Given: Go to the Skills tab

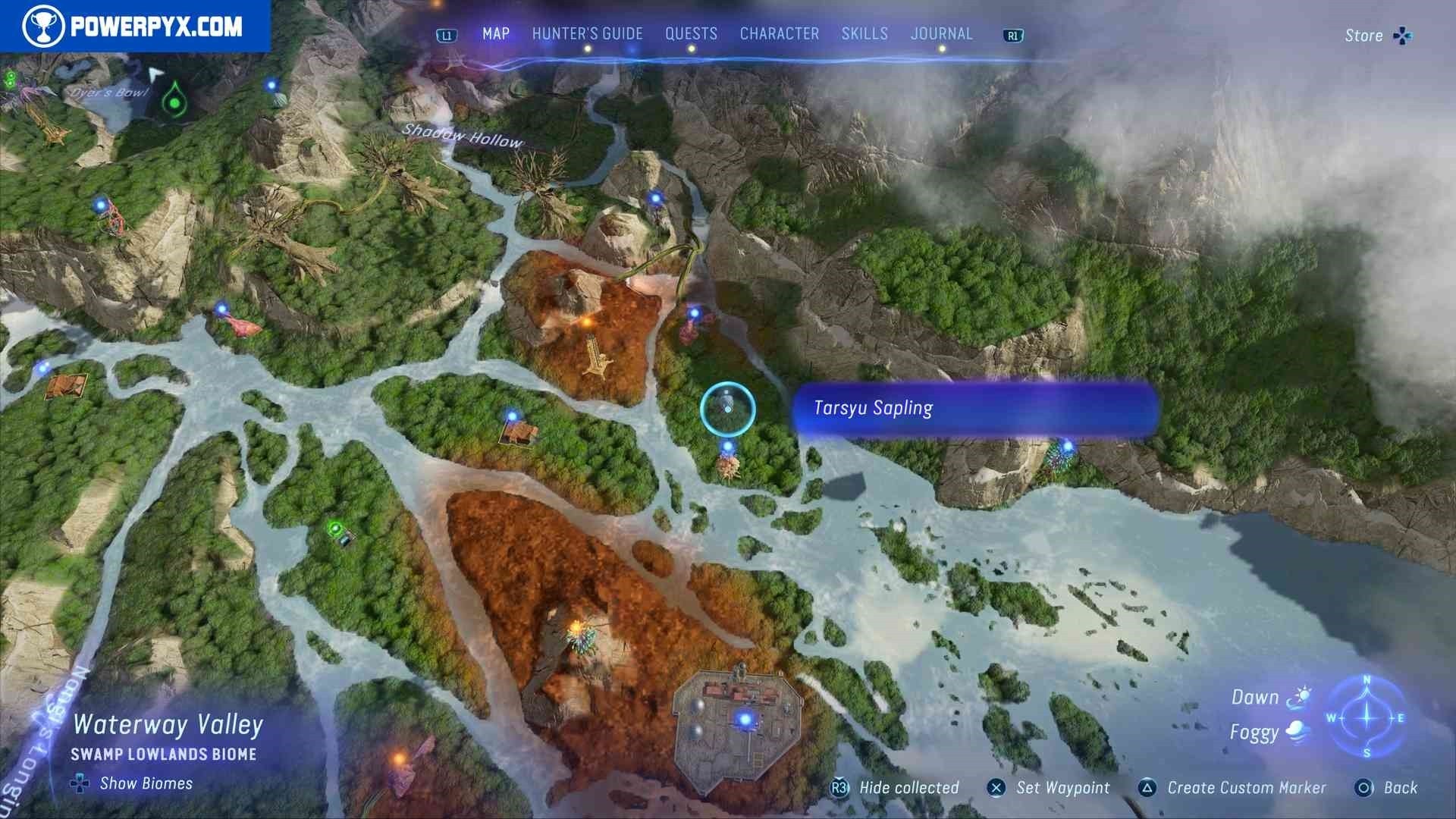Looking at the screenshot, I should click(x=864, y=34).
